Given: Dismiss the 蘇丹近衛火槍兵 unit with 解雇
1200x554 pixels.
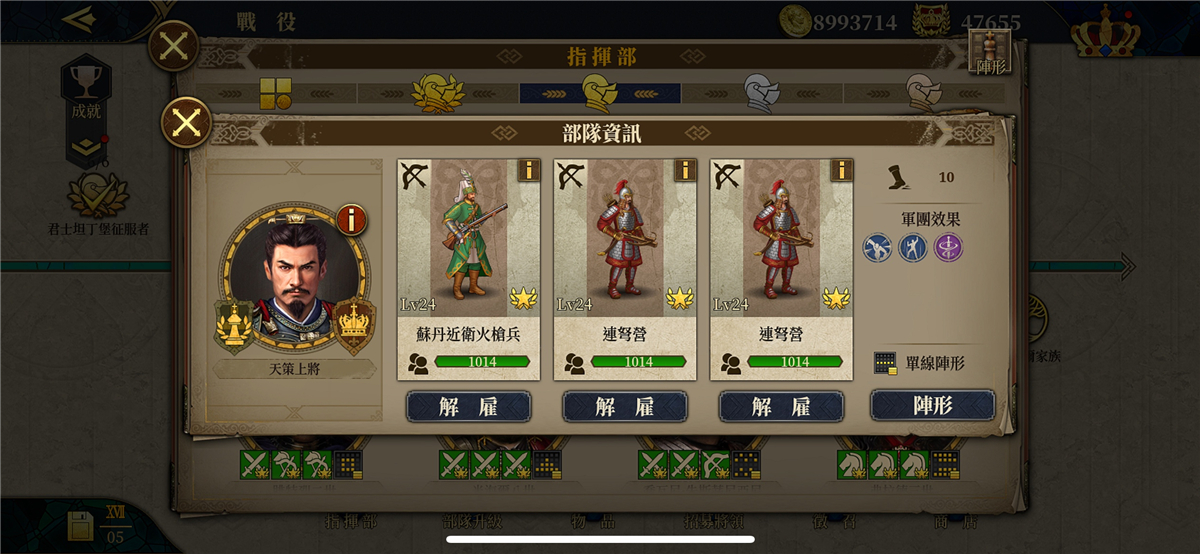Looking at the screenshot, I should click(469, 406).
